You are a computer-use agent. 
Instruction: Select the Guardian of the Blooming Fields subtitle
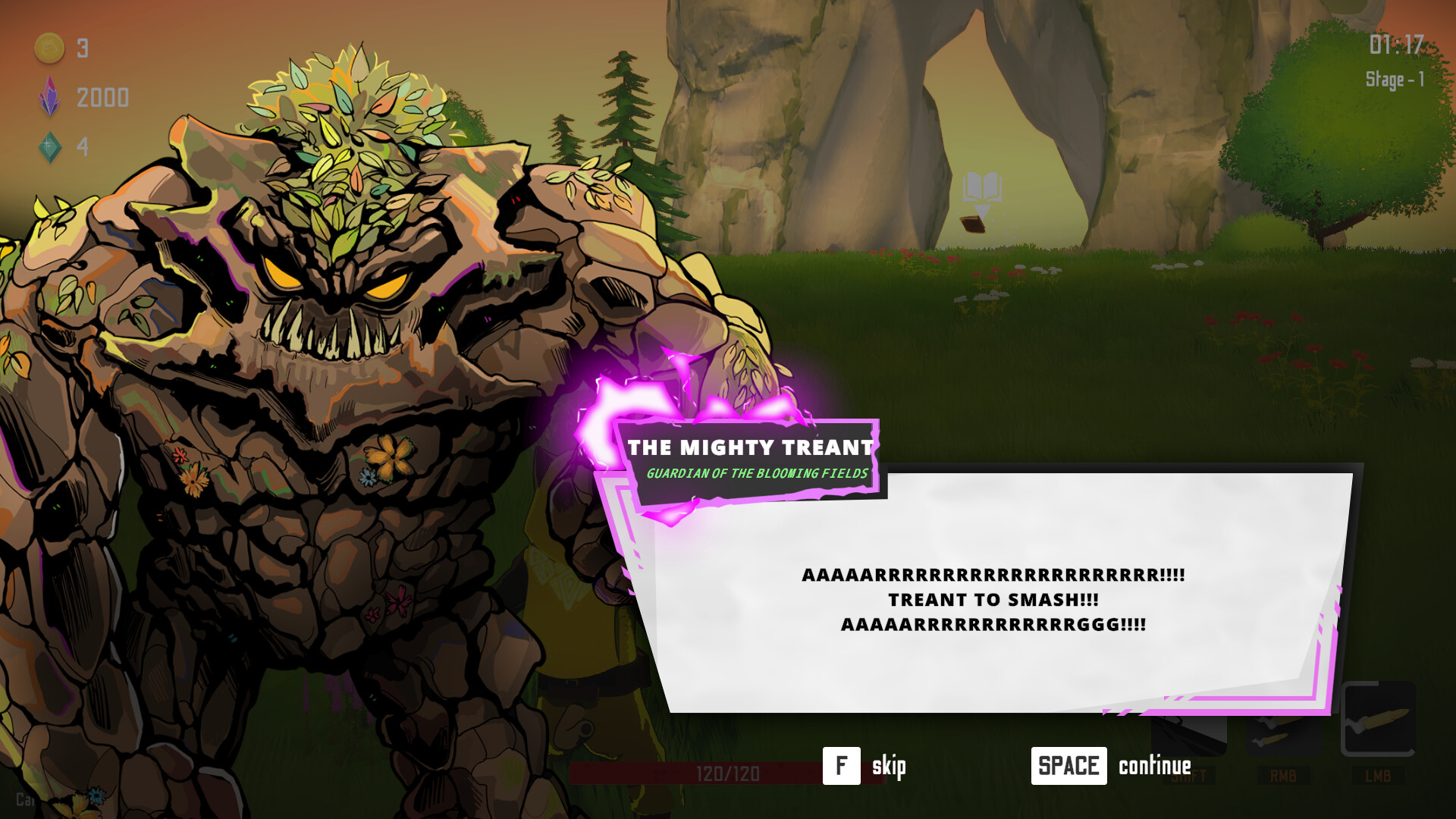coord(756,474)
